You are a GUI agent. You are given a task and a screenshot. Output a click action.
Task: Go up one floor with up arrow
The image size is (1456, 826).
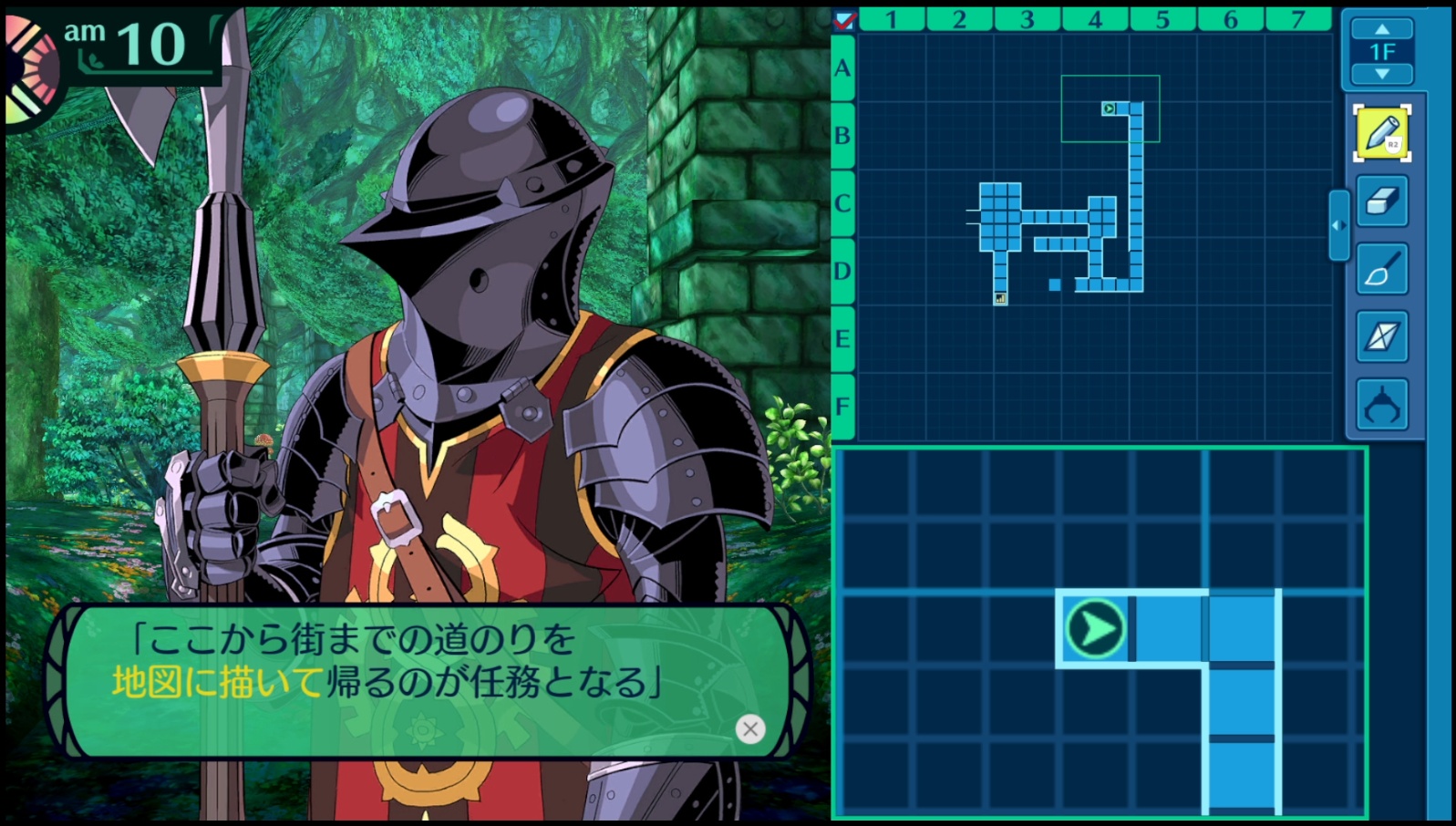pos(1382,30)
